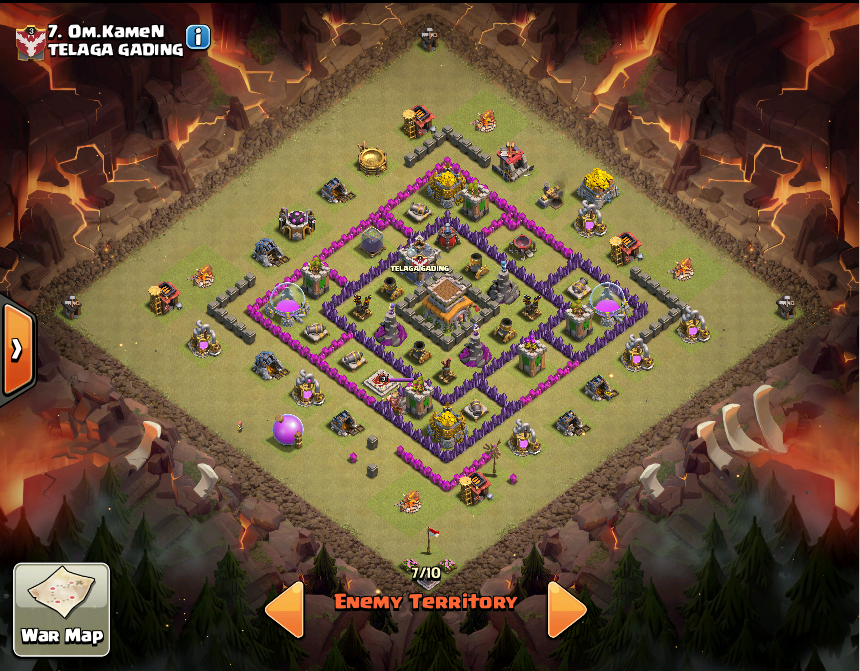Show player info for Om.KameN
Screen dimensions: 860x671
point(198,37)
